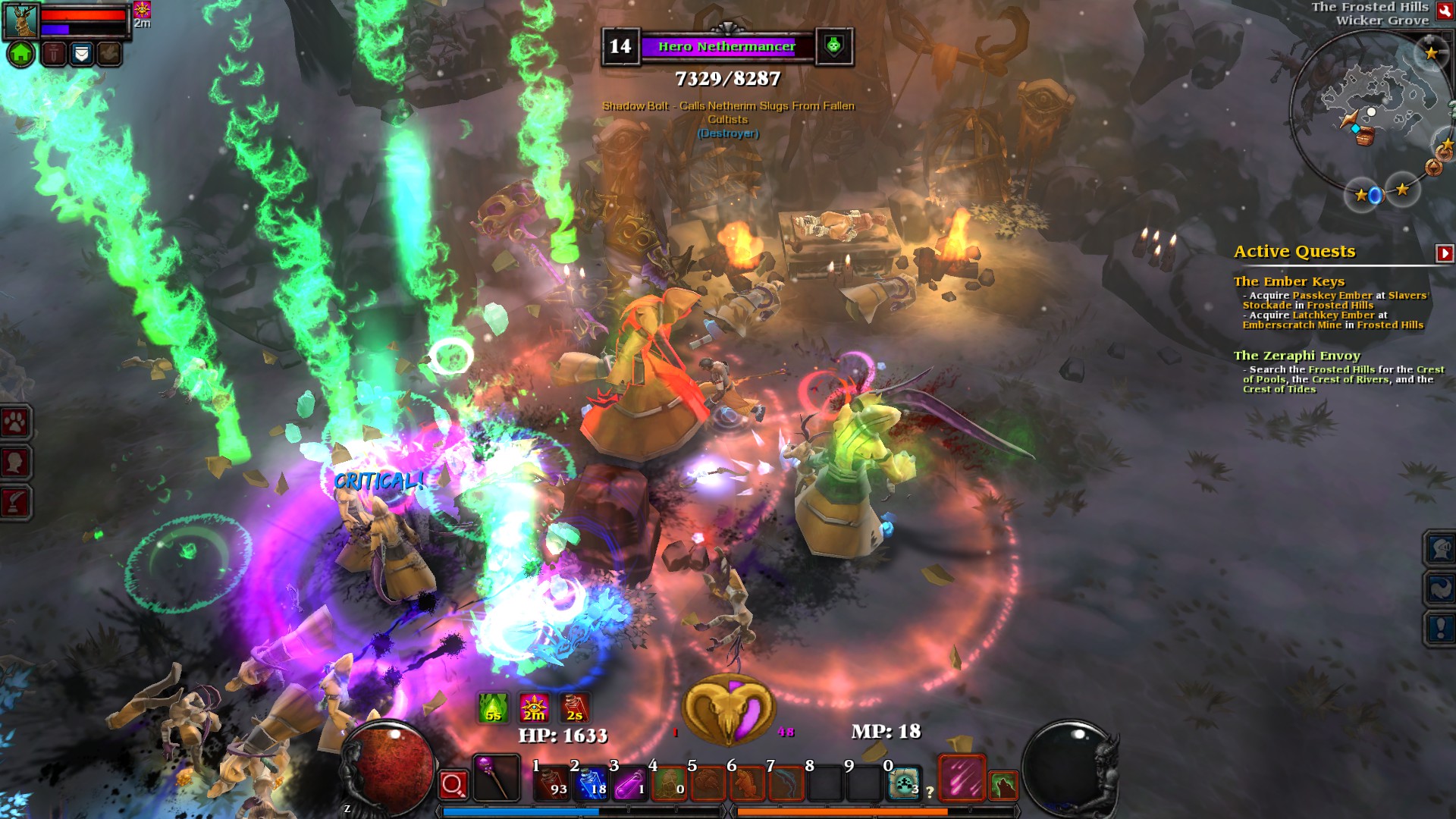Screen dimensions: 1456x819
Task: Select The Zeraphi Envoy quest entry
Action: (x=1297, y=356)
